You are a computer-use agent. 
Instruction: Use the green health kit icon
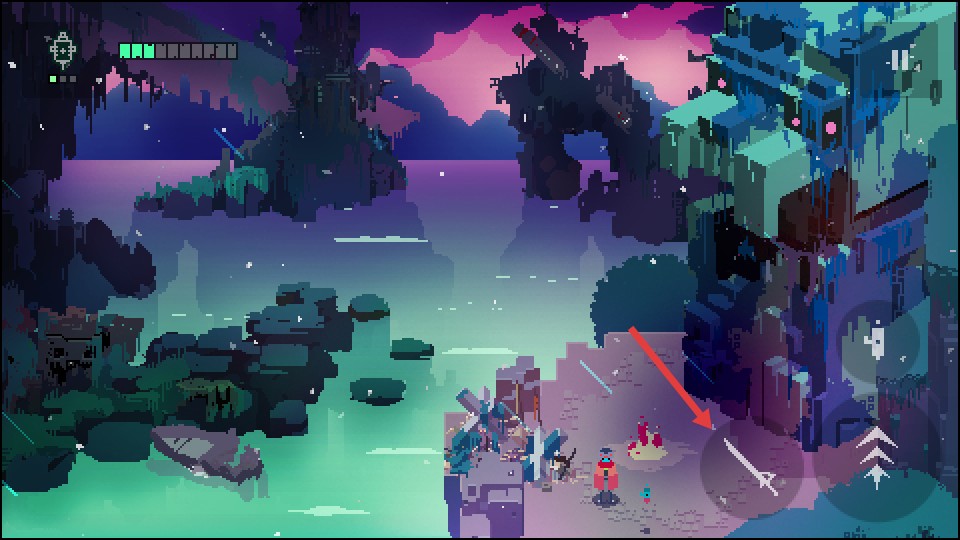pos(62,48)
